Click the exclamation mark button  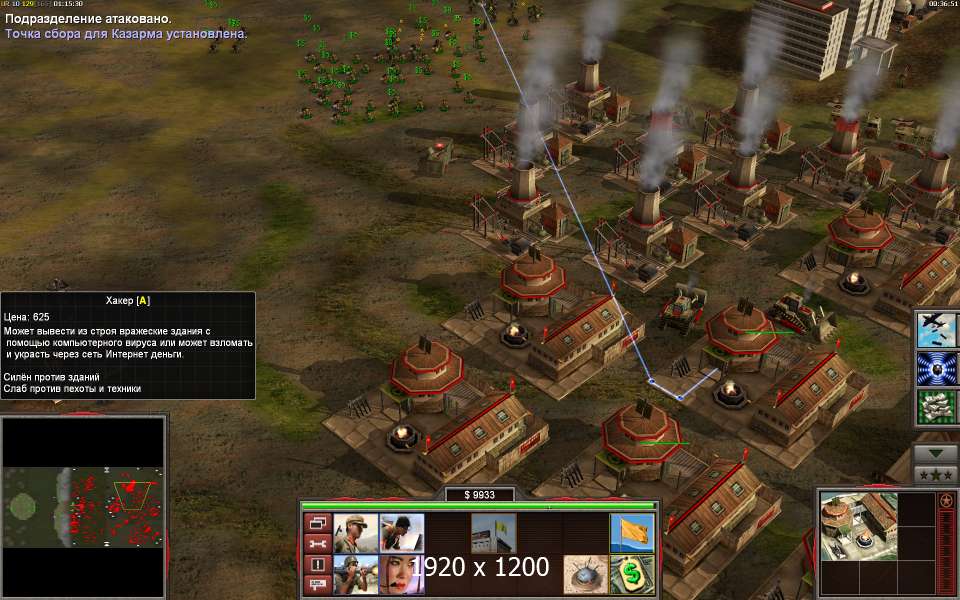click(317, 565)
